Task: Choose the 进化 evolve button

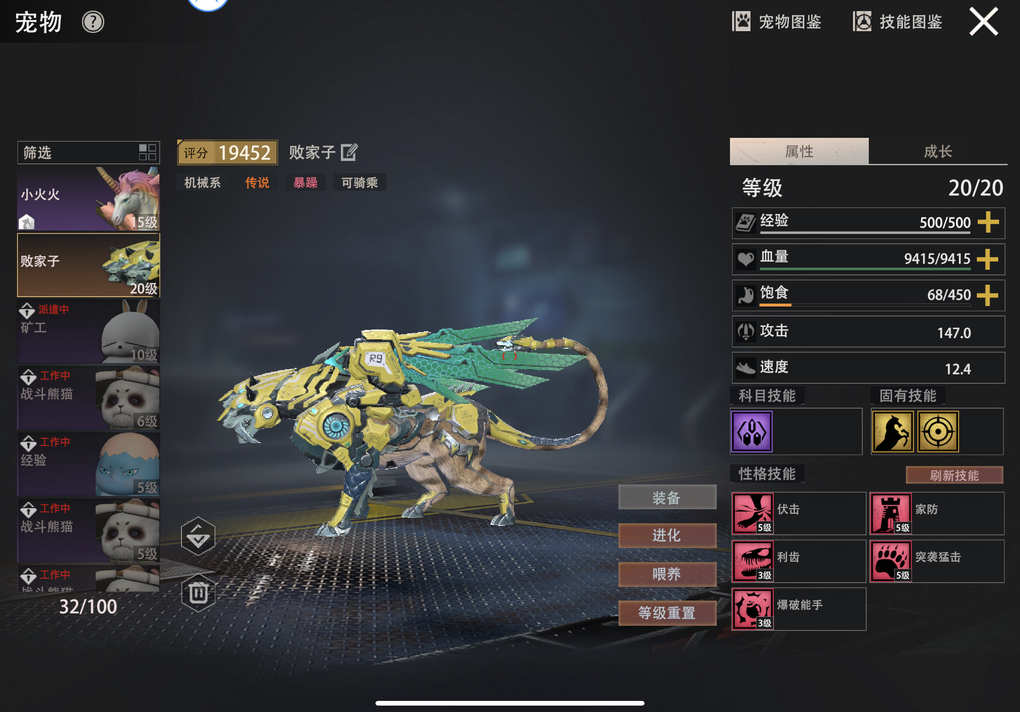Action: [x=667, y=536]
